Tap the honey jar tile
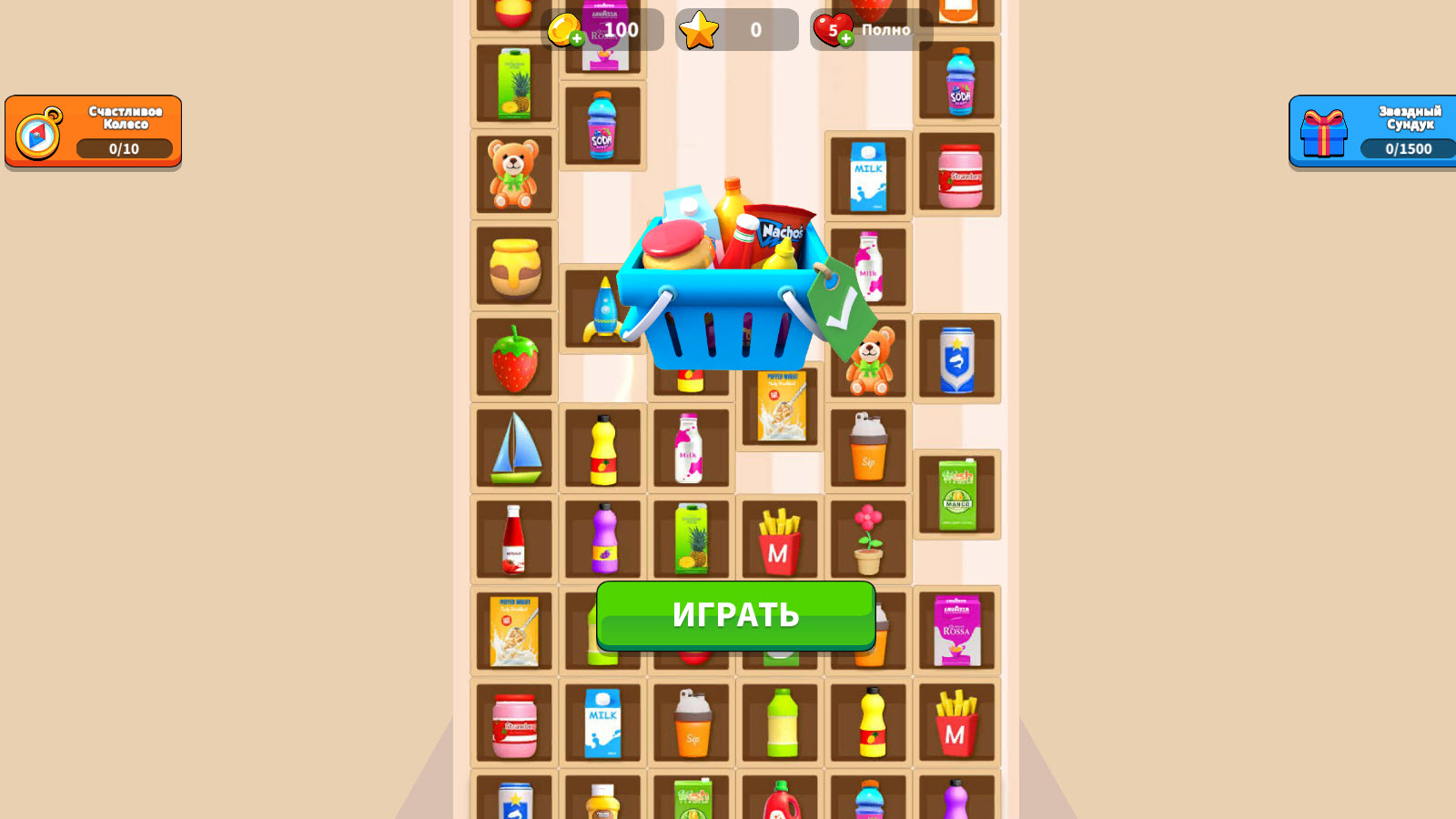Screen dimensions: 1456x819 pos(514,264)
